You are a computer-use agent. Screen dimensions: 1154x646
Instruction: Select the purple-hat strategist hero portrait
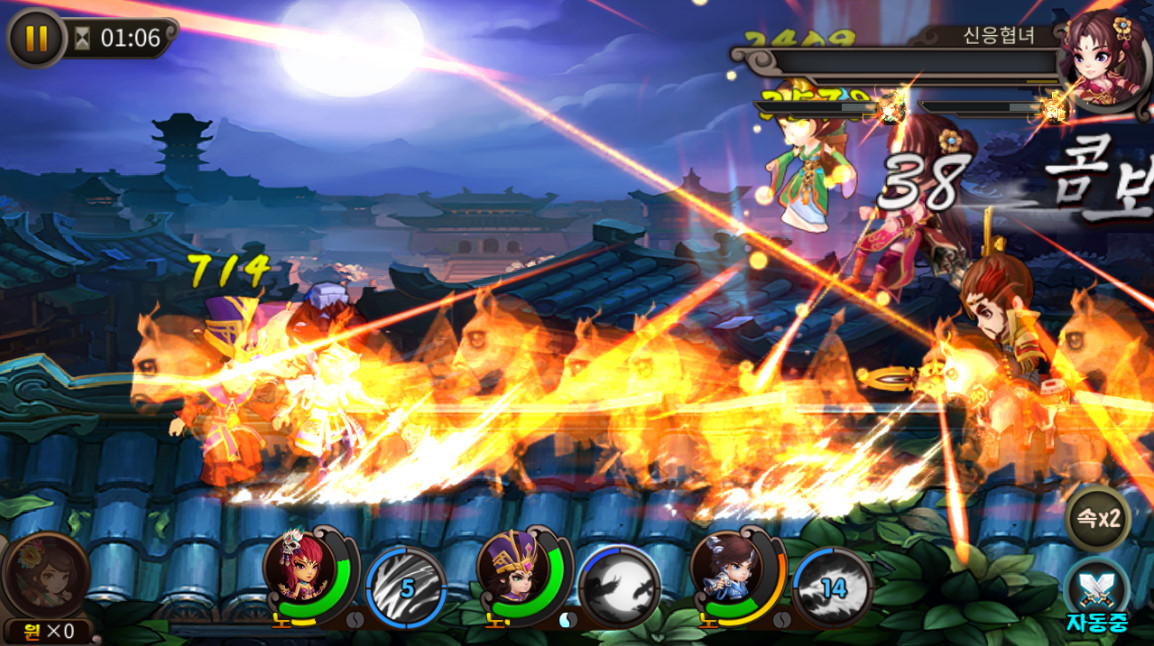(x=516, y=575)
